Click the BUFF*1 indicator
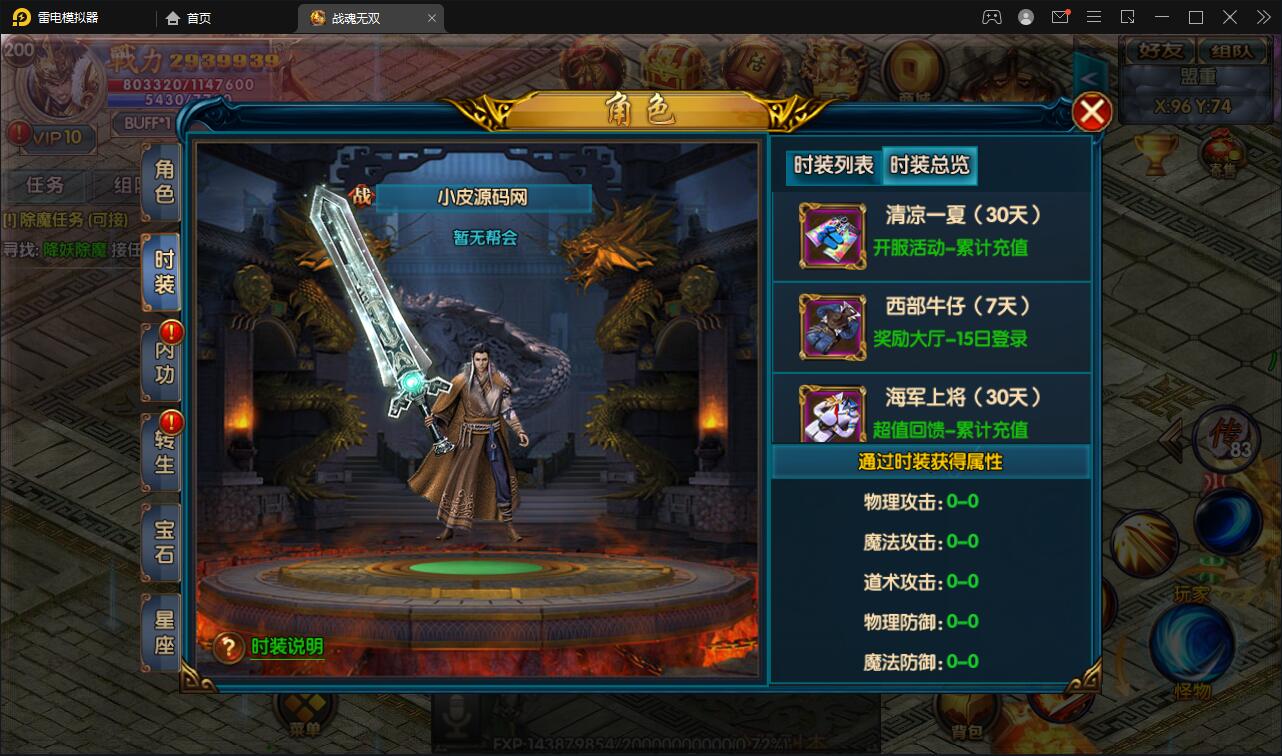This screenshot has height=756, width=1282. (146, 124)
